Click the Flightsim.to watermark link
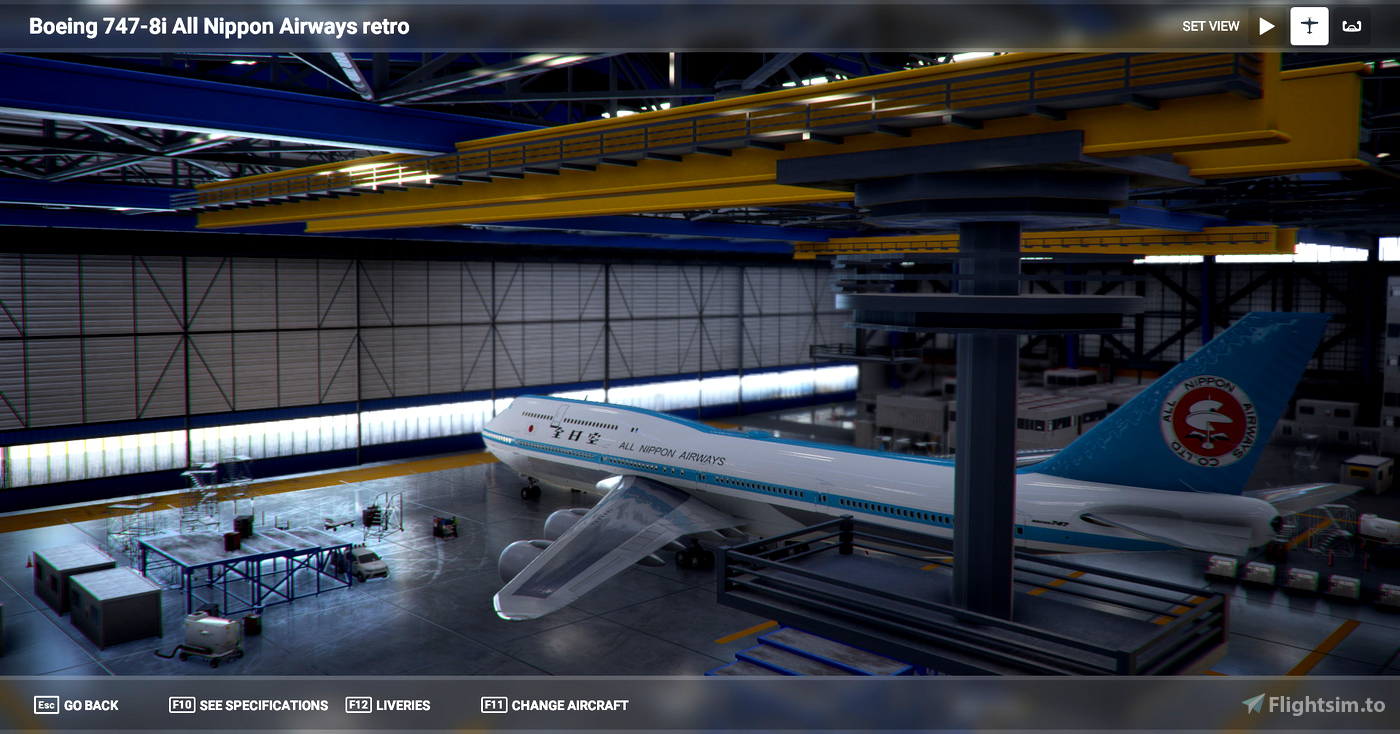Image resolution: width=1400 pixels, height=734 pixels. (x=1318, y=705)
